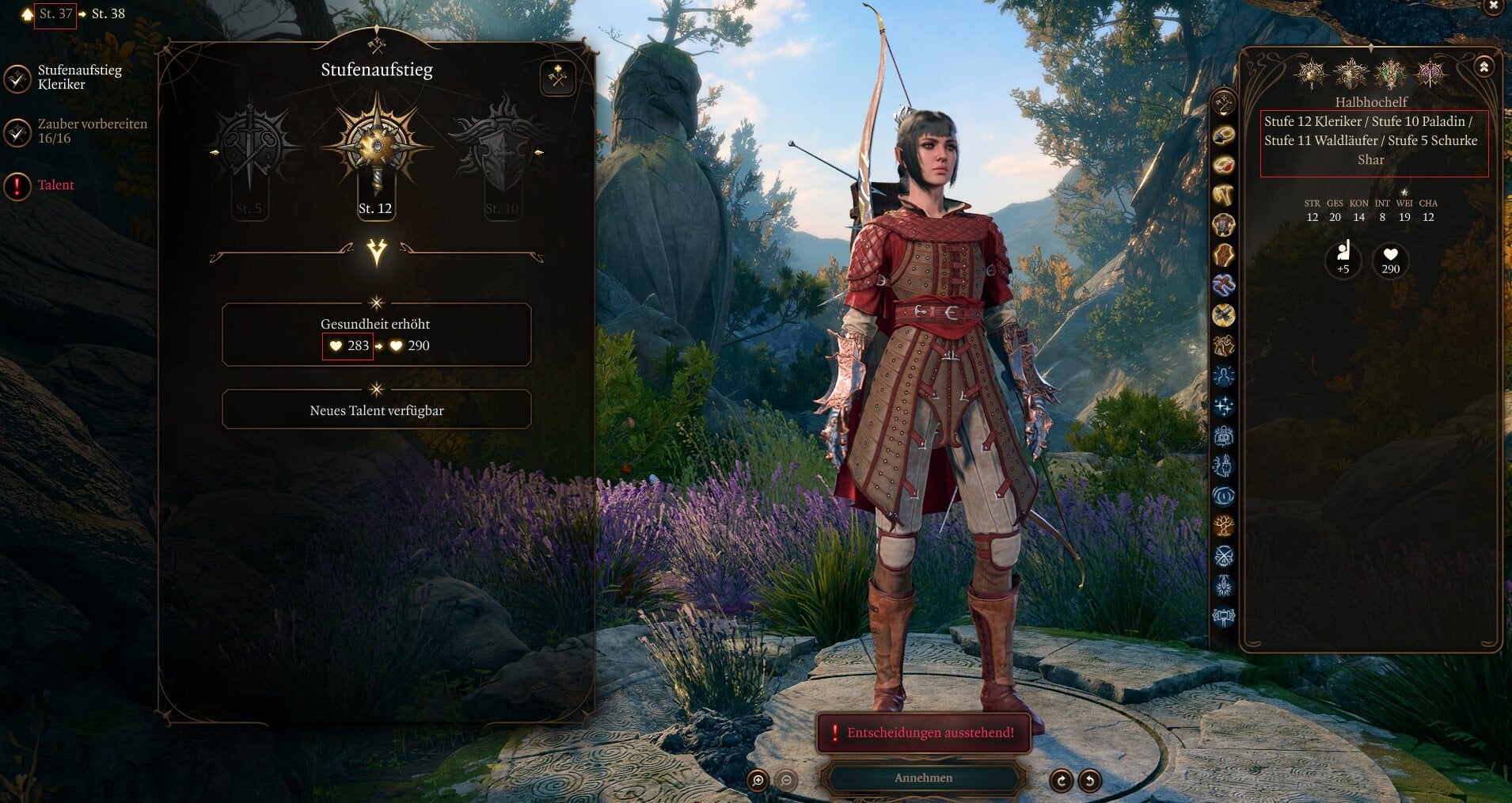Confirm level up with Annehmen
The height and width of the screenshot is (803, 1512).
[x=923, y=778]
